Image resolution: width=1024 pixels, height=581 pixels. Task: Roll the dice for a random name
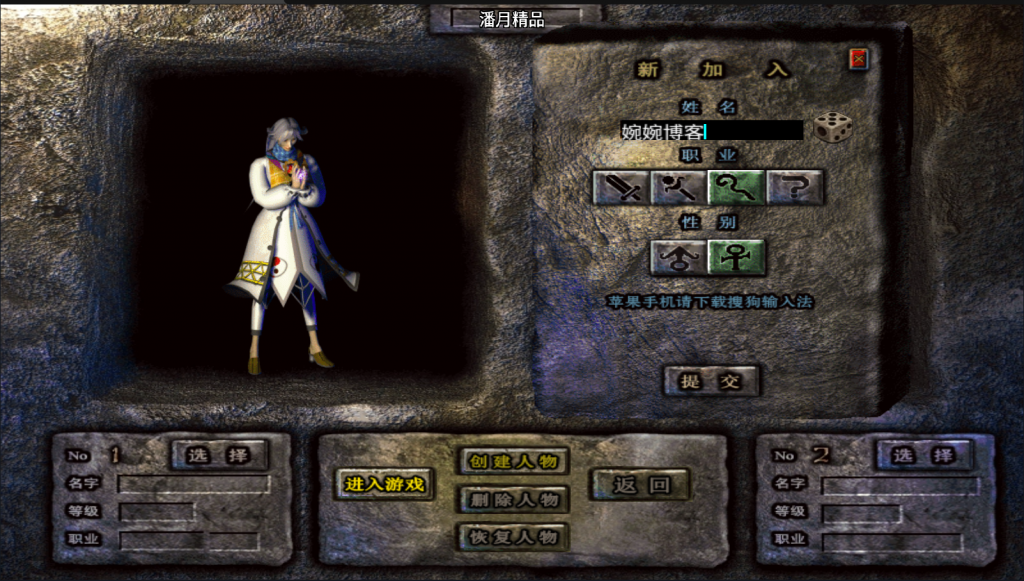point(832,128)
